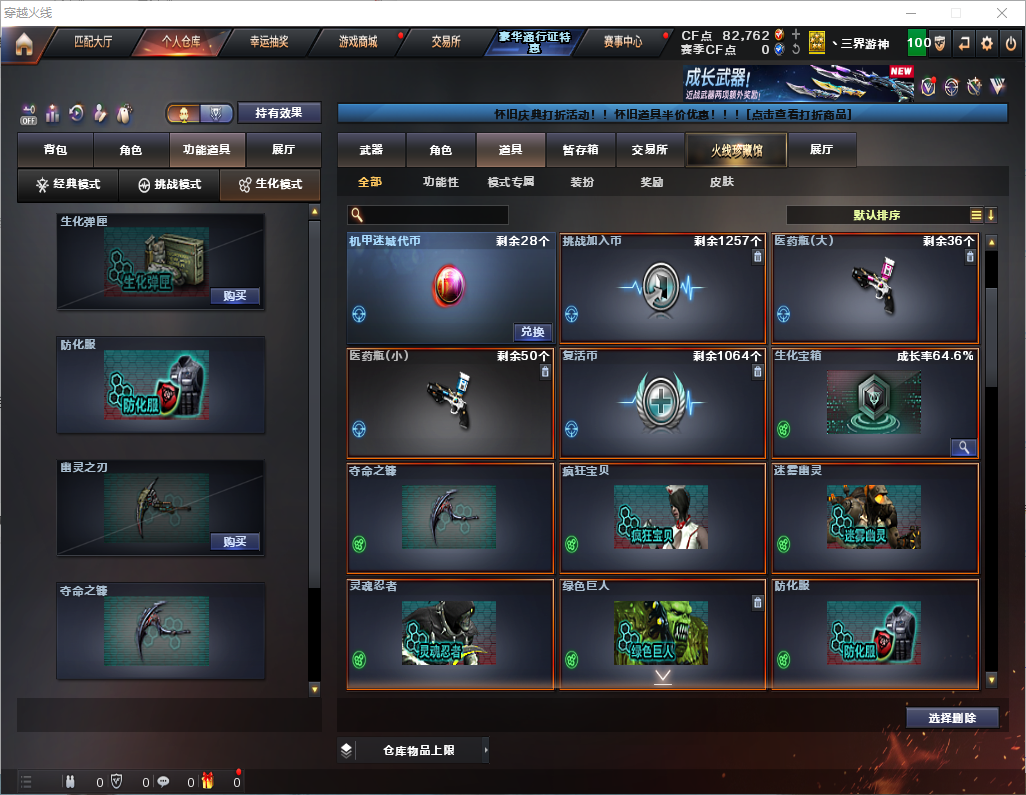Switch to the 武器 weapons tab
Viewport: 1026px width, 795px height.
tap(371, 150)
